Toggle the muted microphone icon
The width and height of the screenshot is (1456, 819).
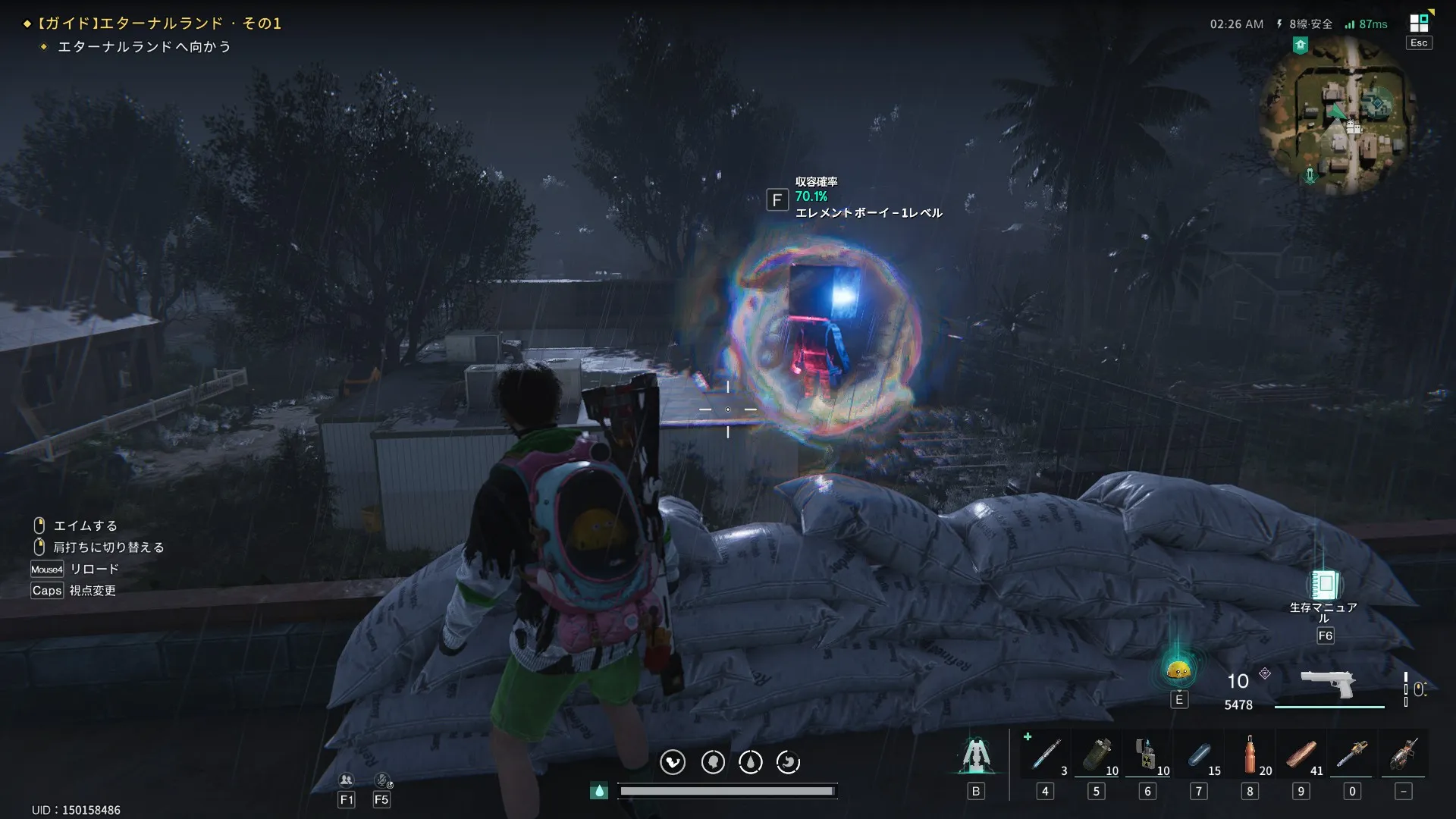coord(382,780)
